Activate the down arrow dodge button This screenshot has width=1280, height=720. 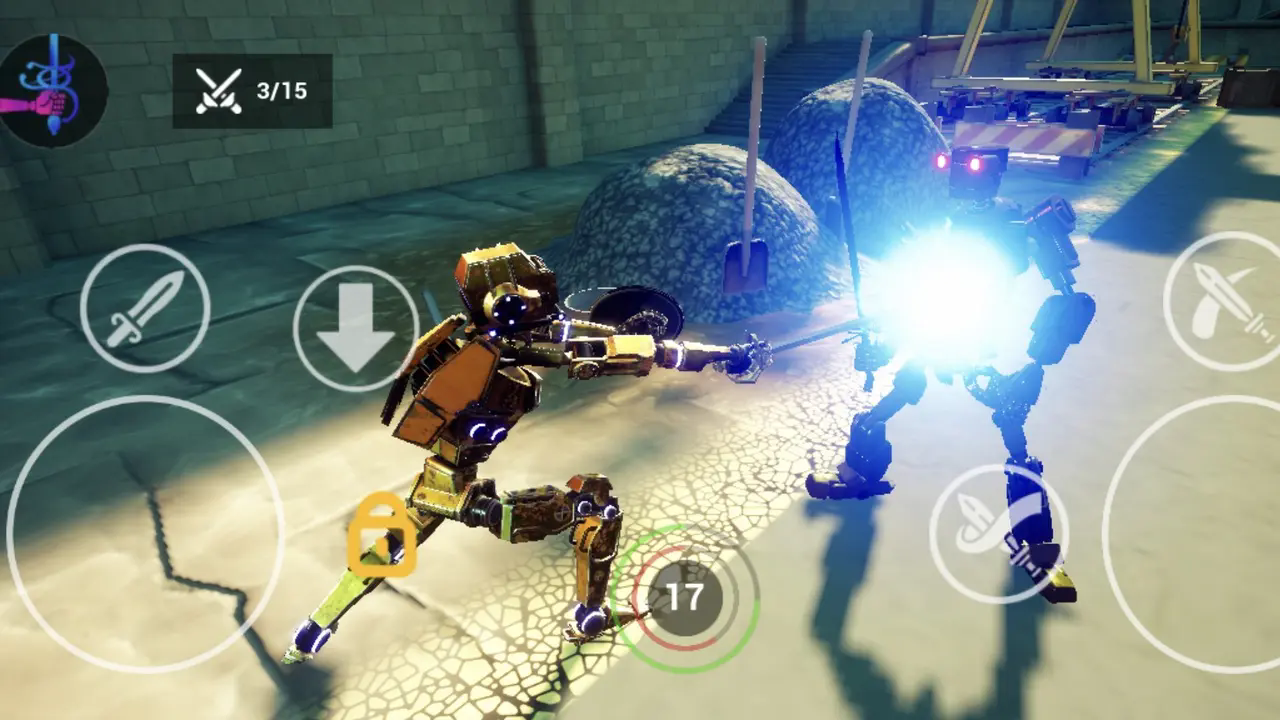355,328
